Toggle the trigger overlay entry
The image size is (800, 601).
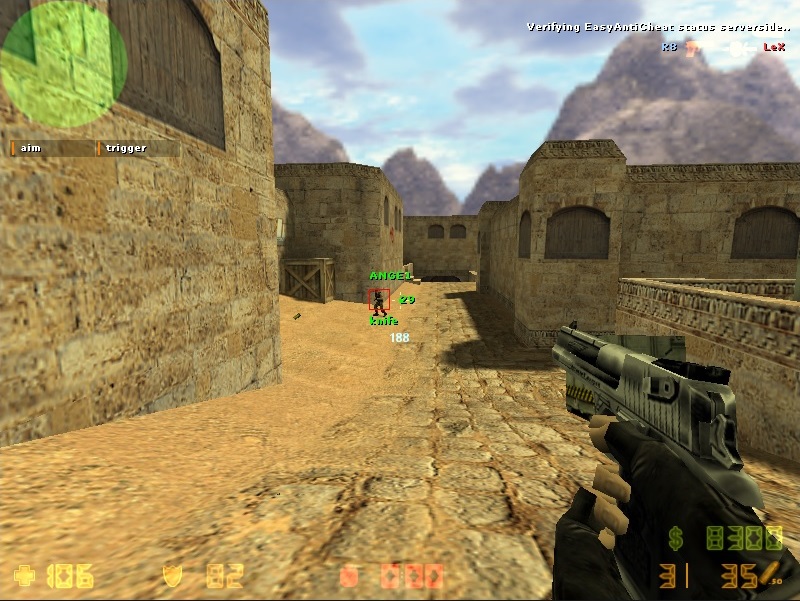pos(138,148)
